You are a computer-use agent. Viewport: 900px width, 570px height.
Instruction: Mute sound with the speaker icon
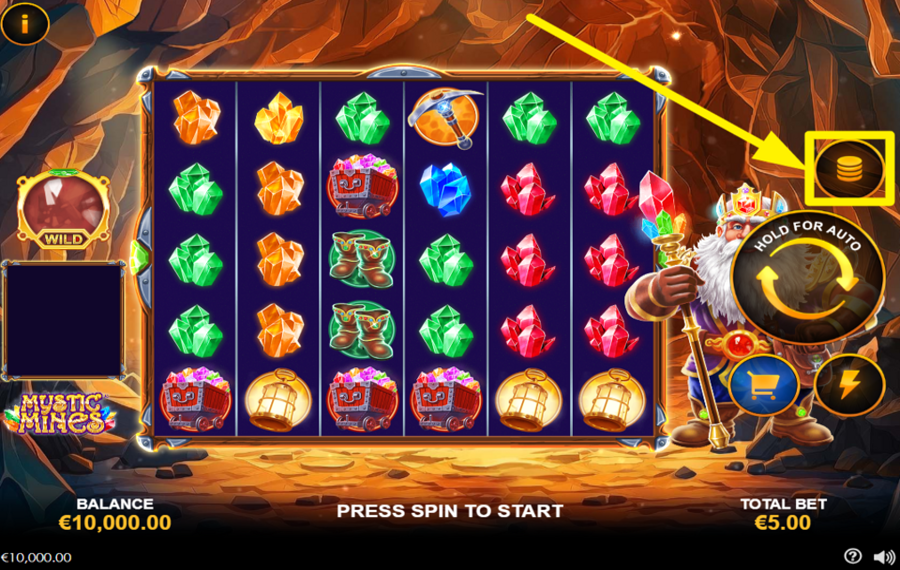tap(884, 556)
